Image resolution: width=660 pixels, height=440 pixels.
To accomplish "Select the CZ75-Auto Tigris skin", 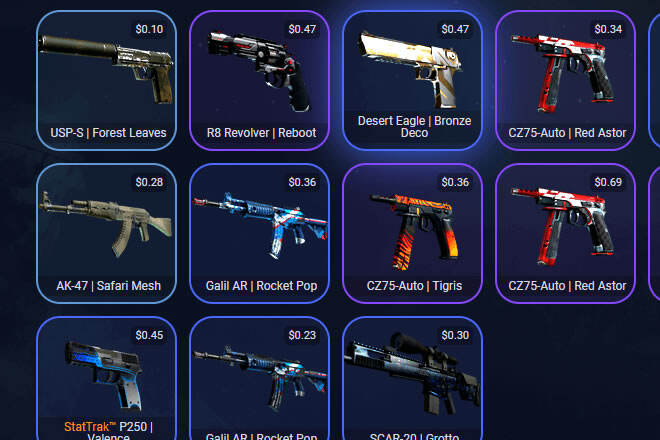I will (x=412, y=233).
